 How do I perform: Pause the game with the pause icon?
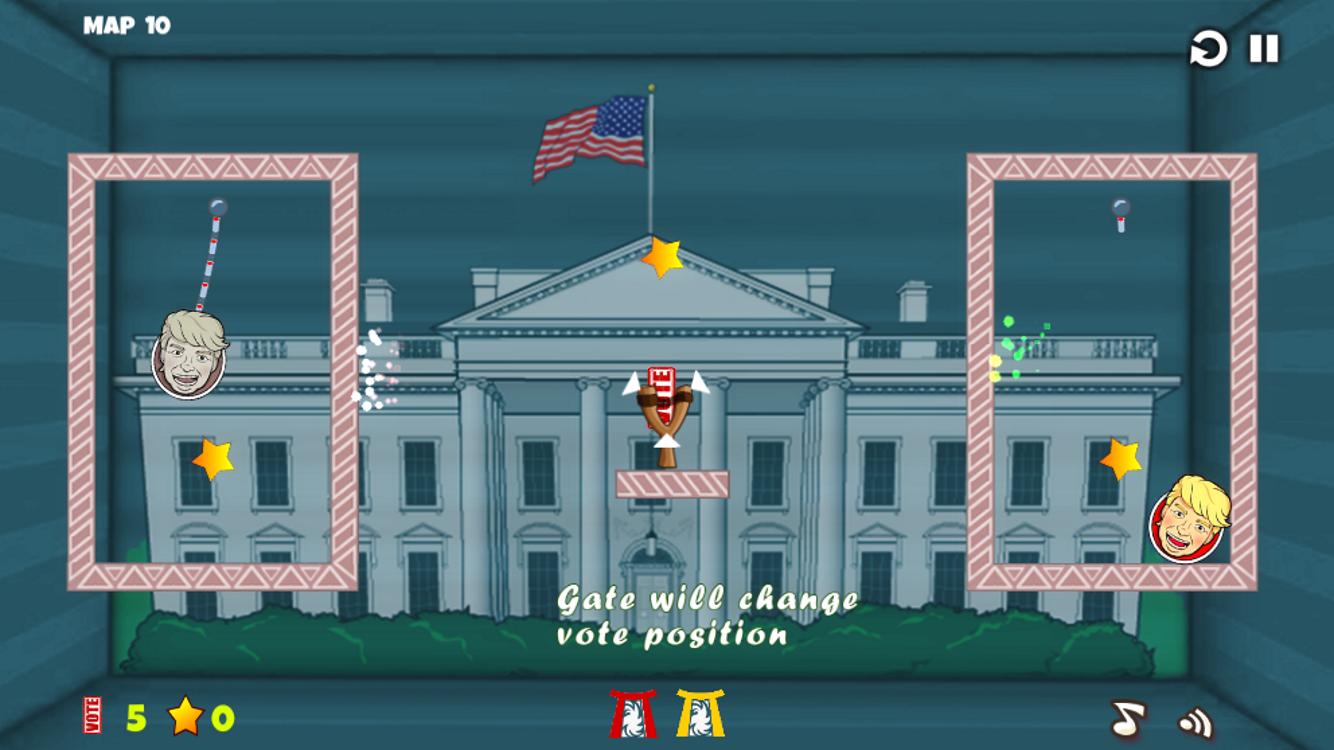tap(1261, 46)
